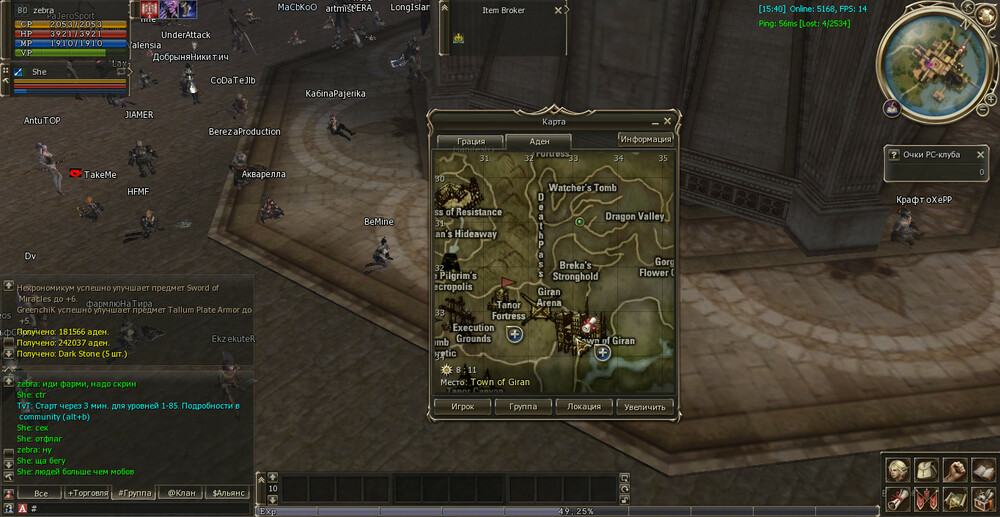Switch to the @Клан chat tab

point(180,493)
